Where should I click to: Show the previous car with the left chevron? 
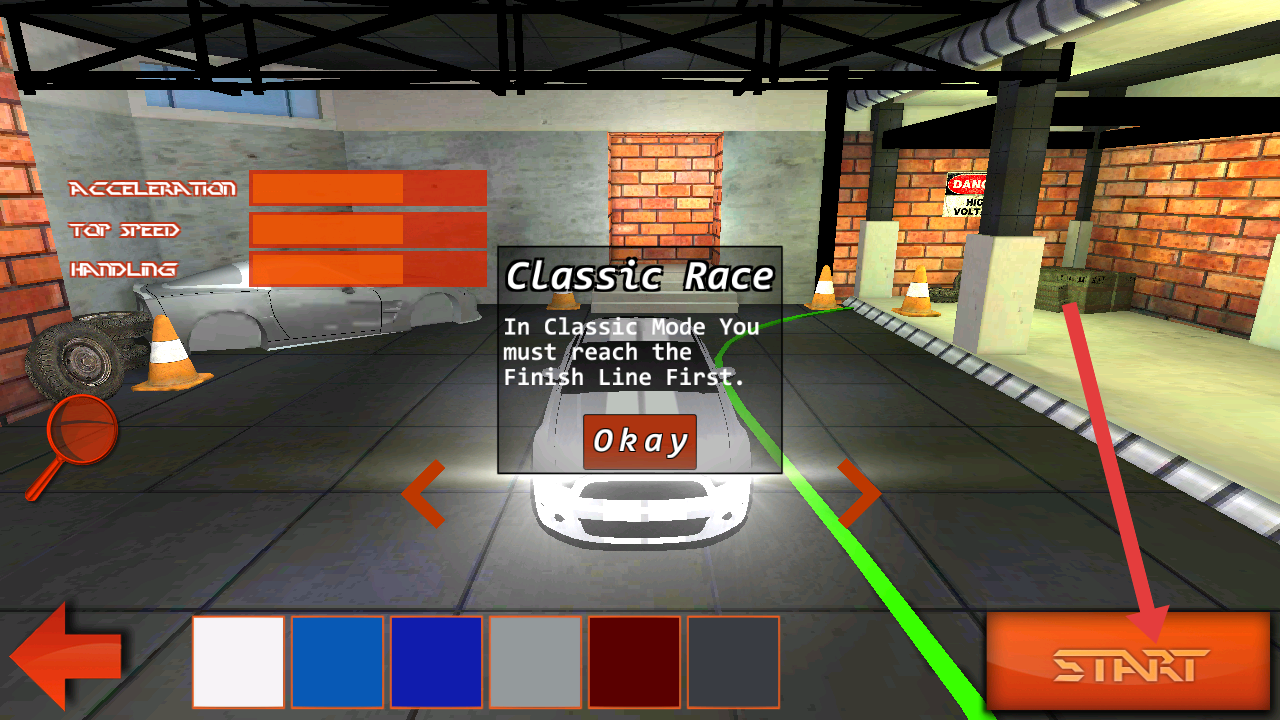click(424, 493)
